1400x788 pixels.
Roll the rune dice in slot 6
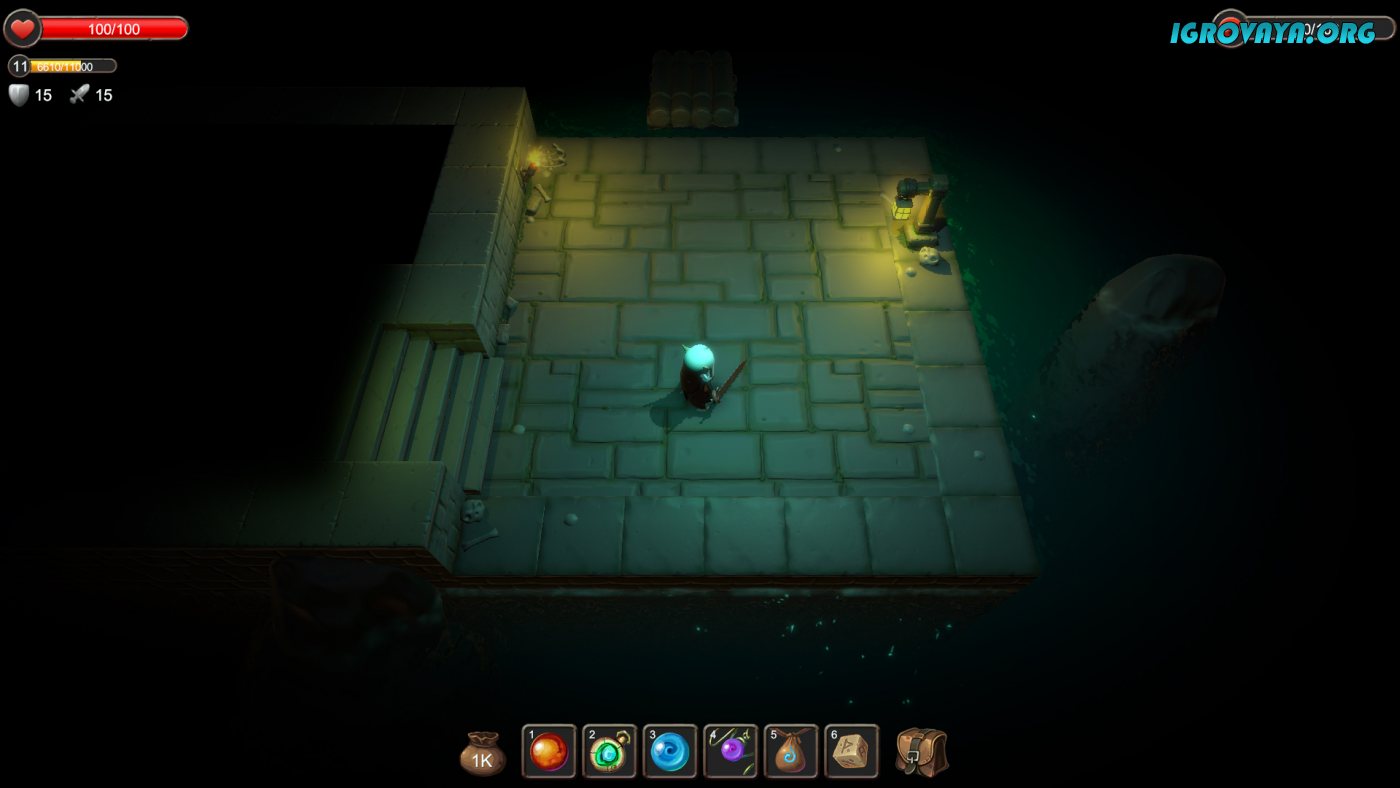click(x=852, y=751)
